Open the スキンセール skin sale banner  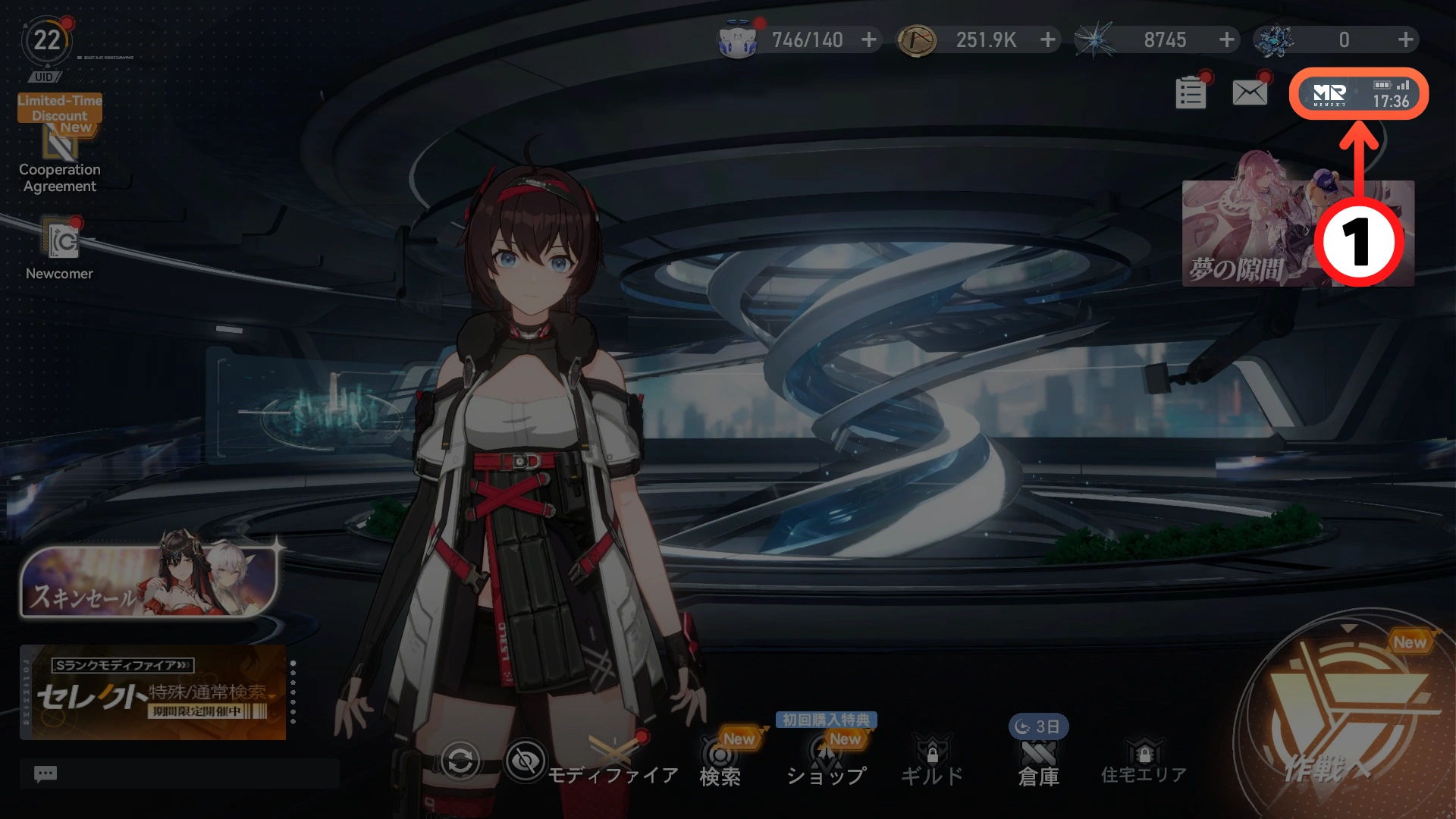[149, 582]
